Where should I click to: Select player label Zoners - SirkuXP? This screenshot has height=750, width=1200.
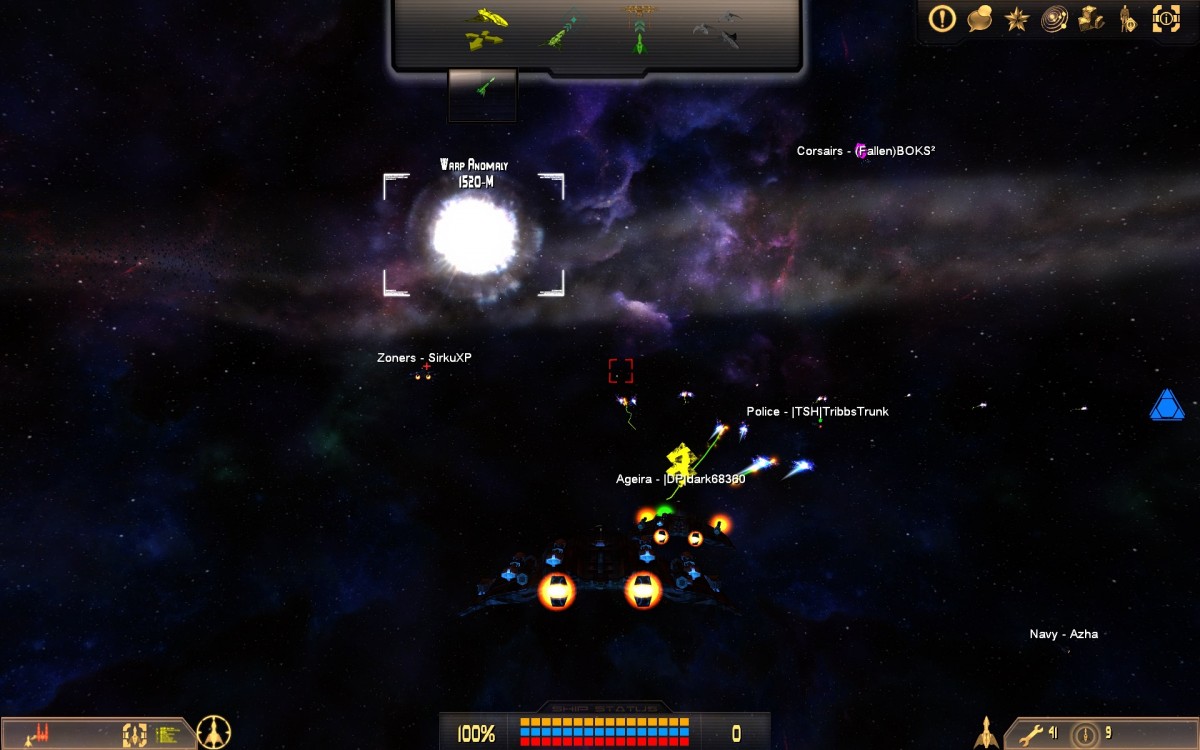tap(424, 358)
